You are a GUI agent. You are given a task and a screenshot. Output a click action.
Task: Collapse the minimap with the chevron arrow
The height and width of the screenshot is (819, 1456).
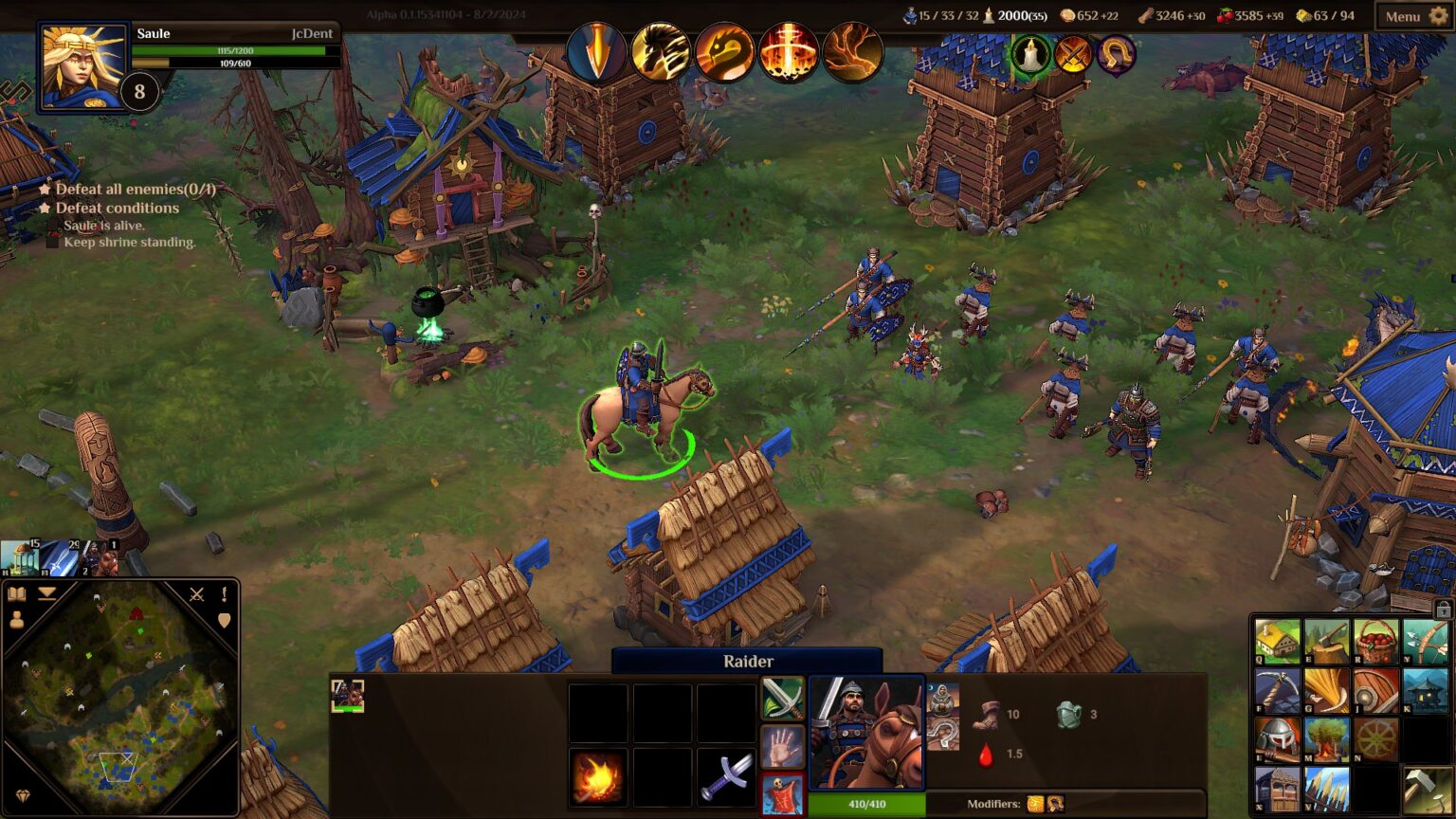[47, 594]
